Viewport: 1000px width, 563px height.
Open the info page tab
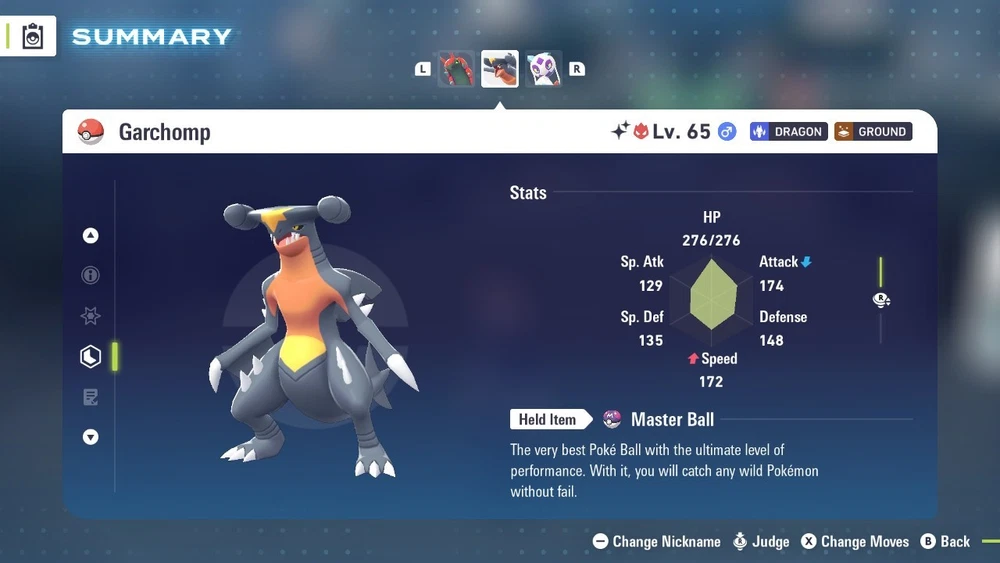coord(91,276)
